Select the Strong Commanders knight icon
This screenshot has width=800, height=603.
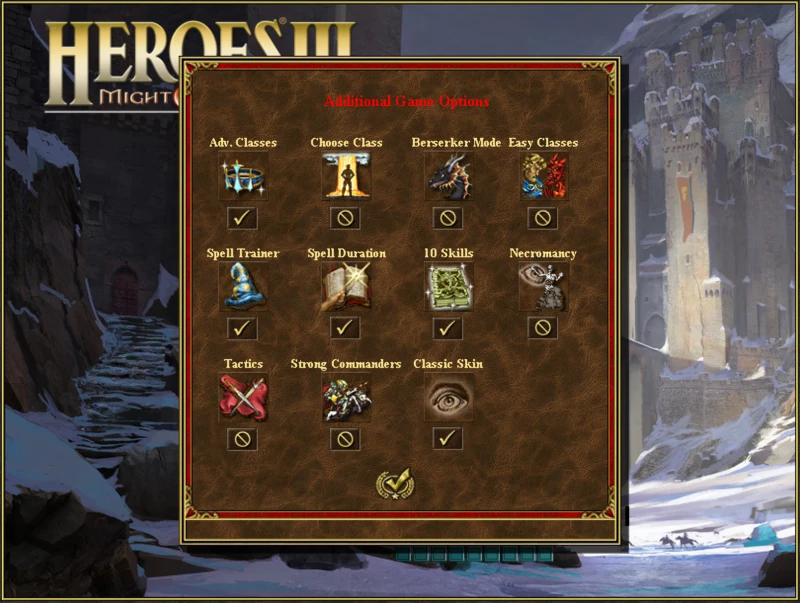345,398
